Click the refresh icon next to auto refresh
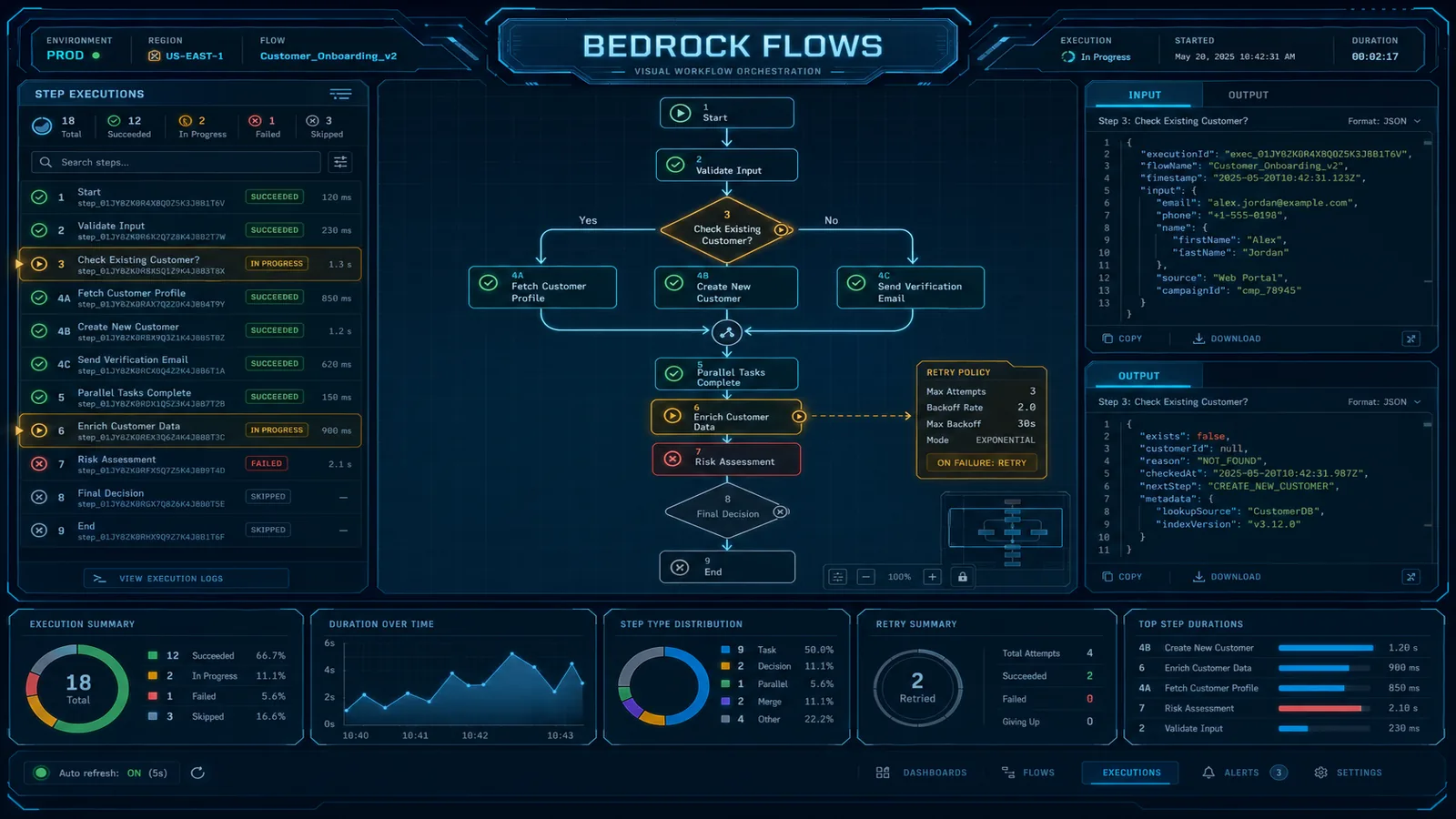This screenshot has height=819, width=1456. coord(198,772)
